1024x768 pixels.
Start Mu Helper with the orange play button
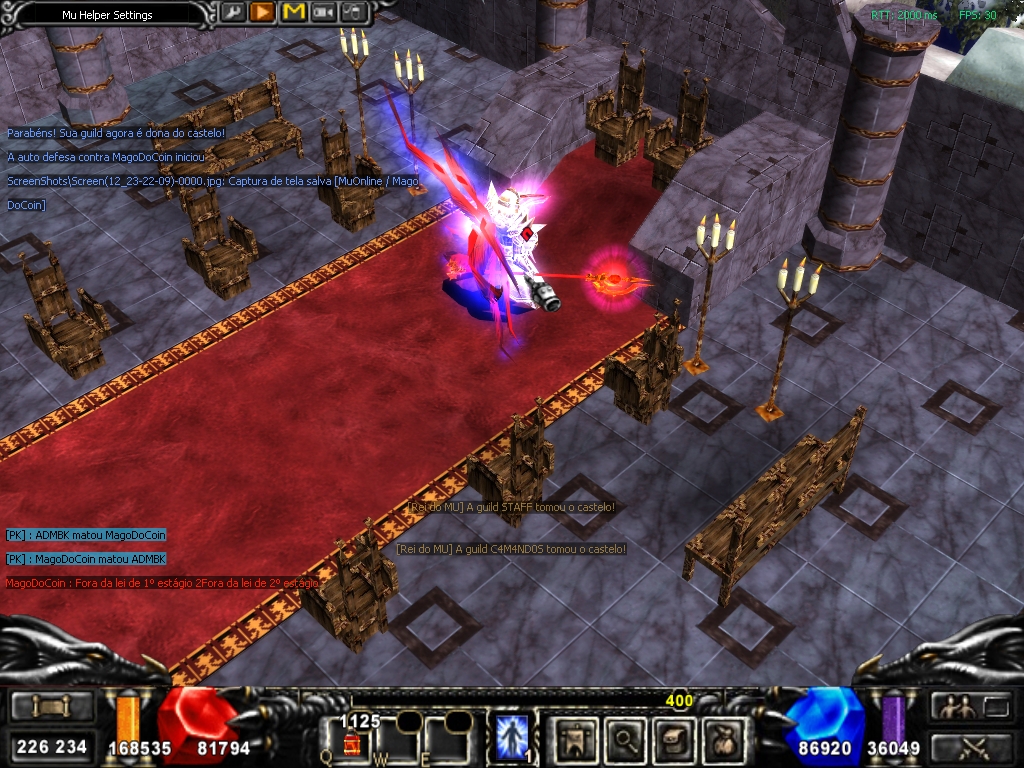(262, 13)
